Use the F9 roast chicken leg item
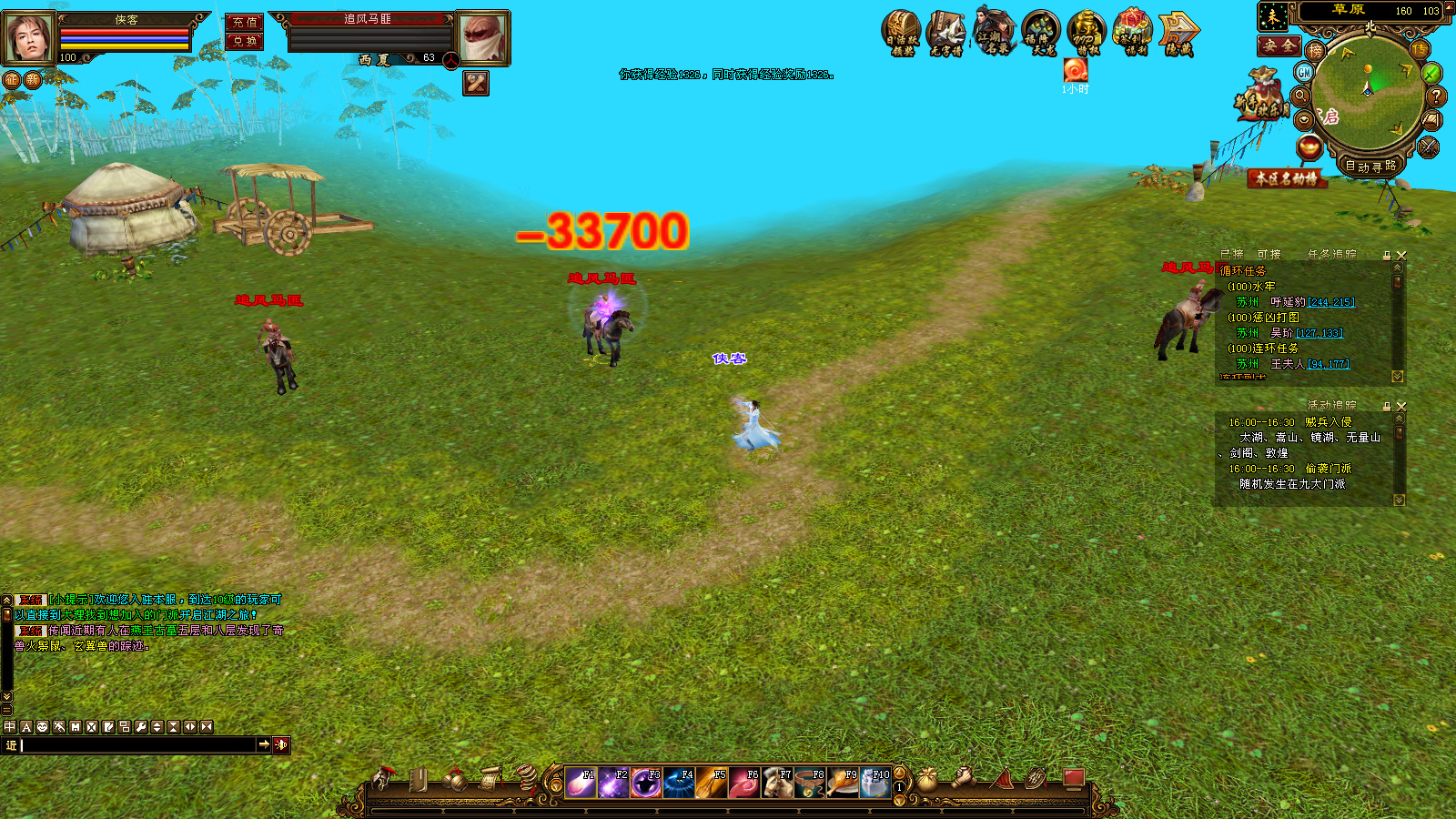1456x819 pixels. click(844, 783)
